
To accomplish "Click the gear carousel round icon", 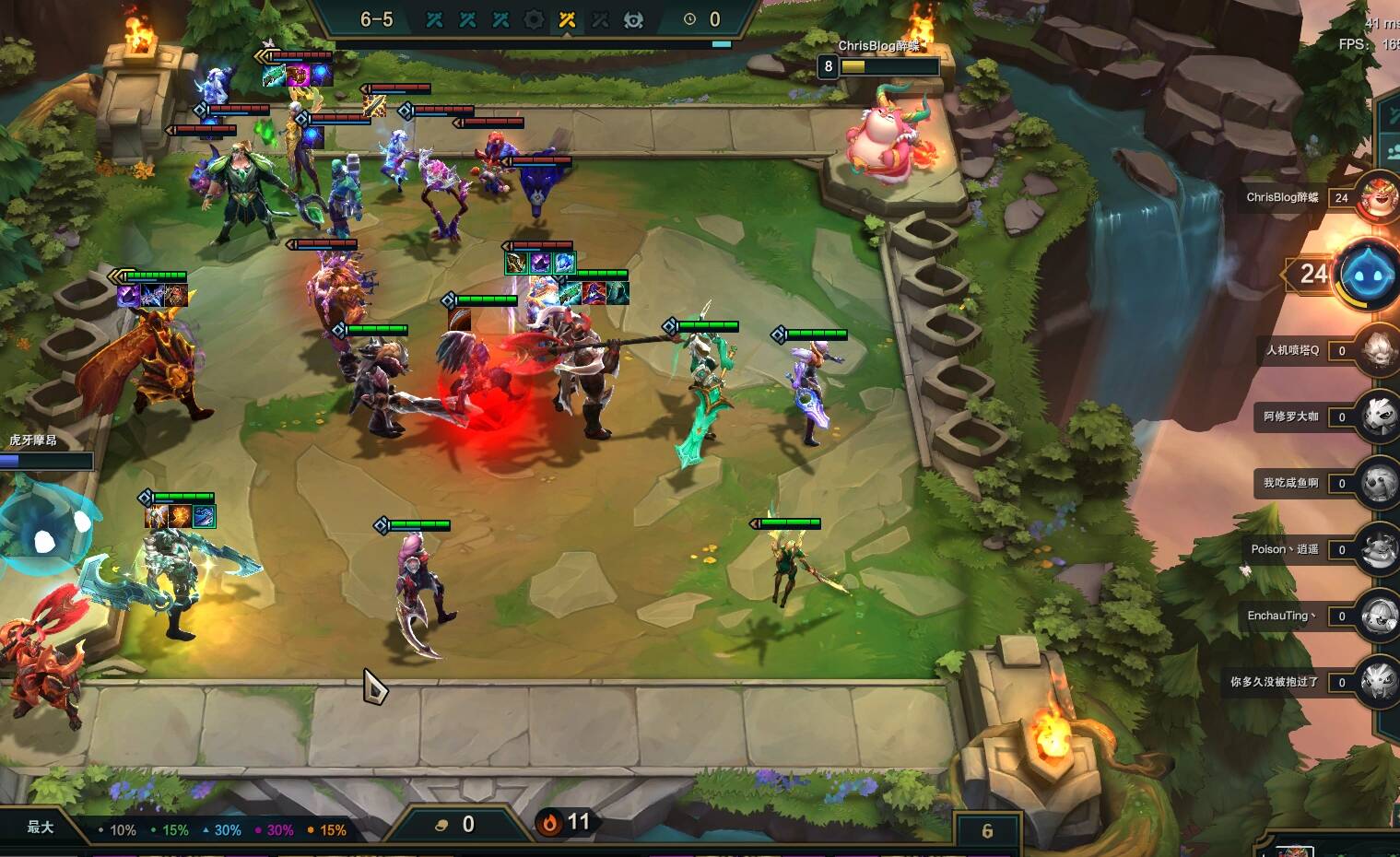I will coord(534,19).
